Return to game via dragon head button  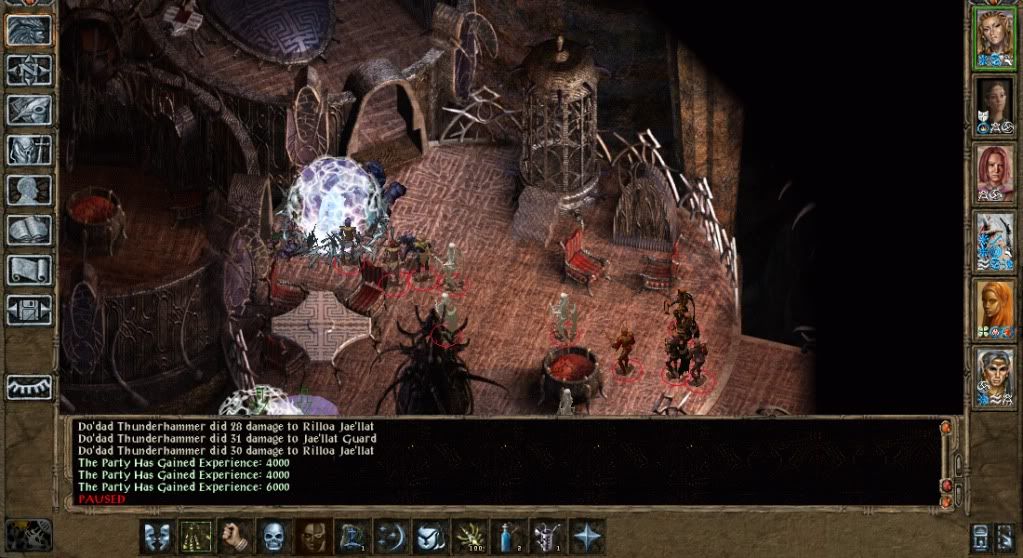(x=29, y=31)
